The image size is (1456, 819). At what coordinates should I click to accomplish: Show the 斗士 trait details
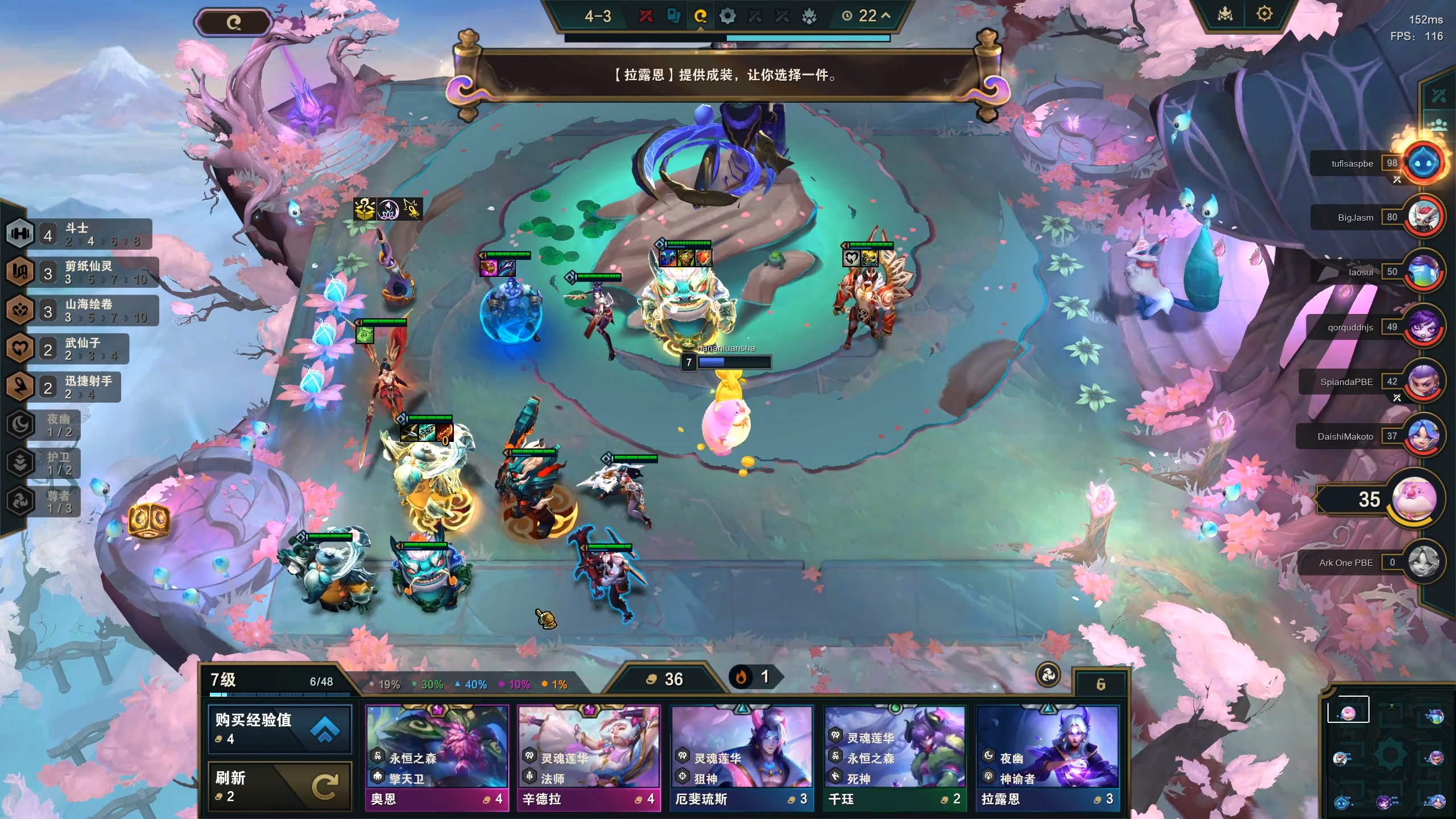[80, 234]
